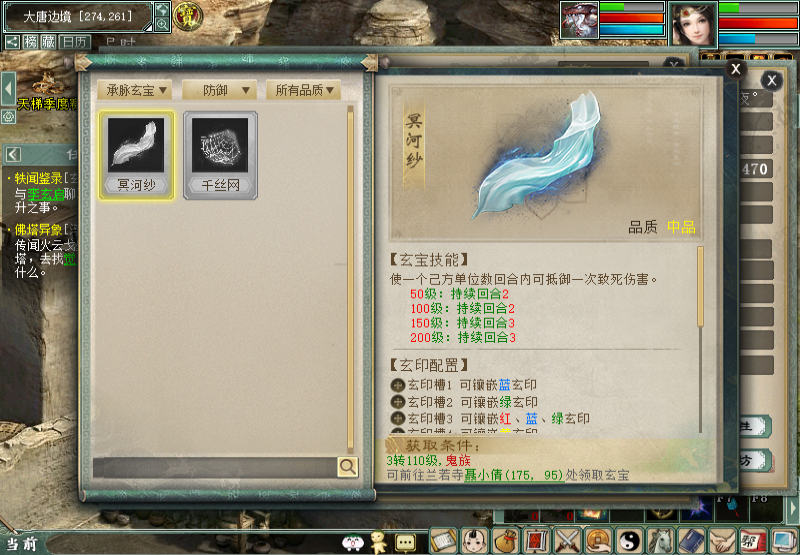Open the white horse mount icon
The height and width of the screenshot is (555, 800).
660,541
